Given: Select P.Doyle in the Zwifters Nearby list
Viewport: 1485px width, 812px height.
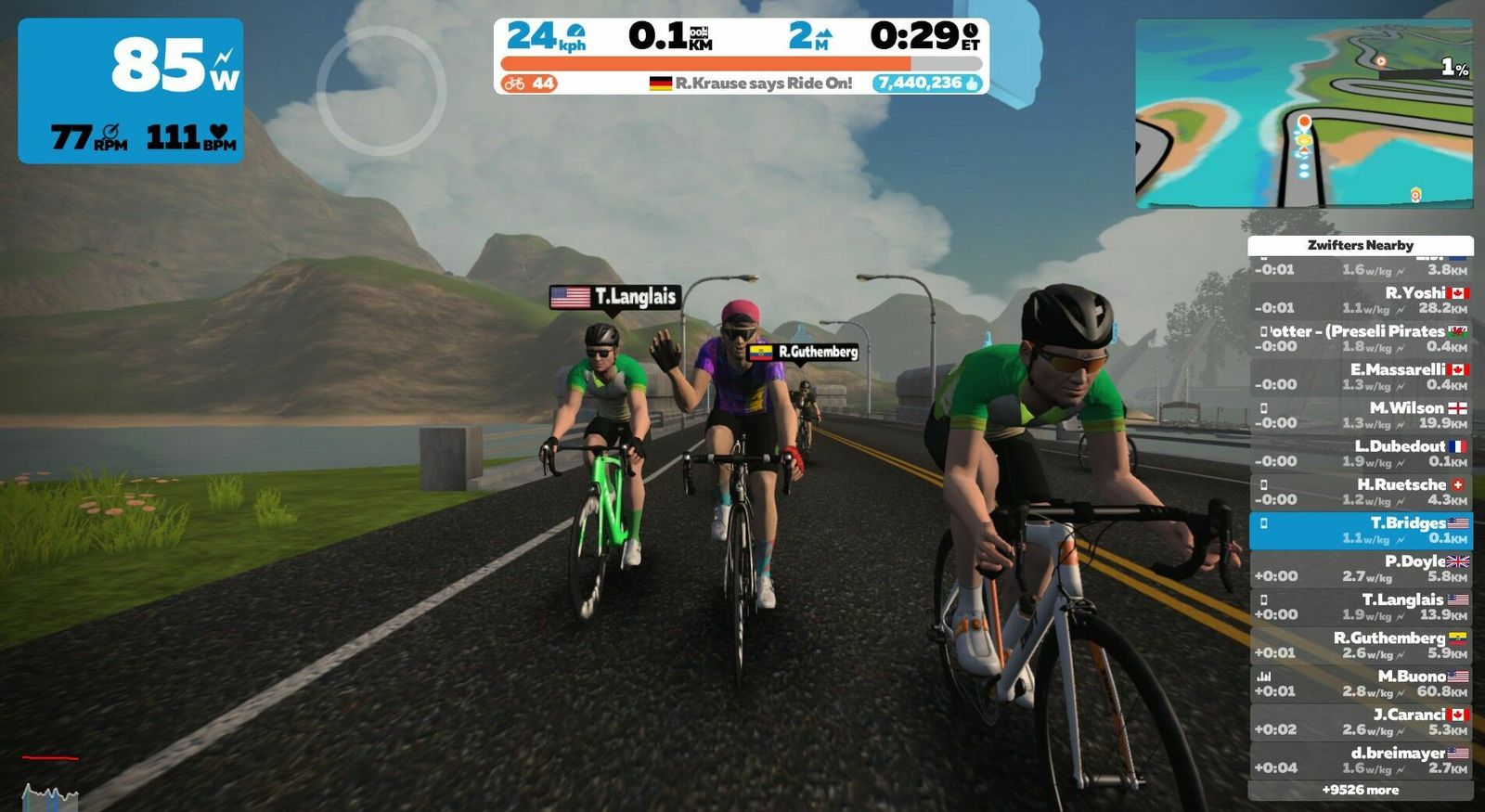Looking at the screenshot, I should [x=1361, y=568].
